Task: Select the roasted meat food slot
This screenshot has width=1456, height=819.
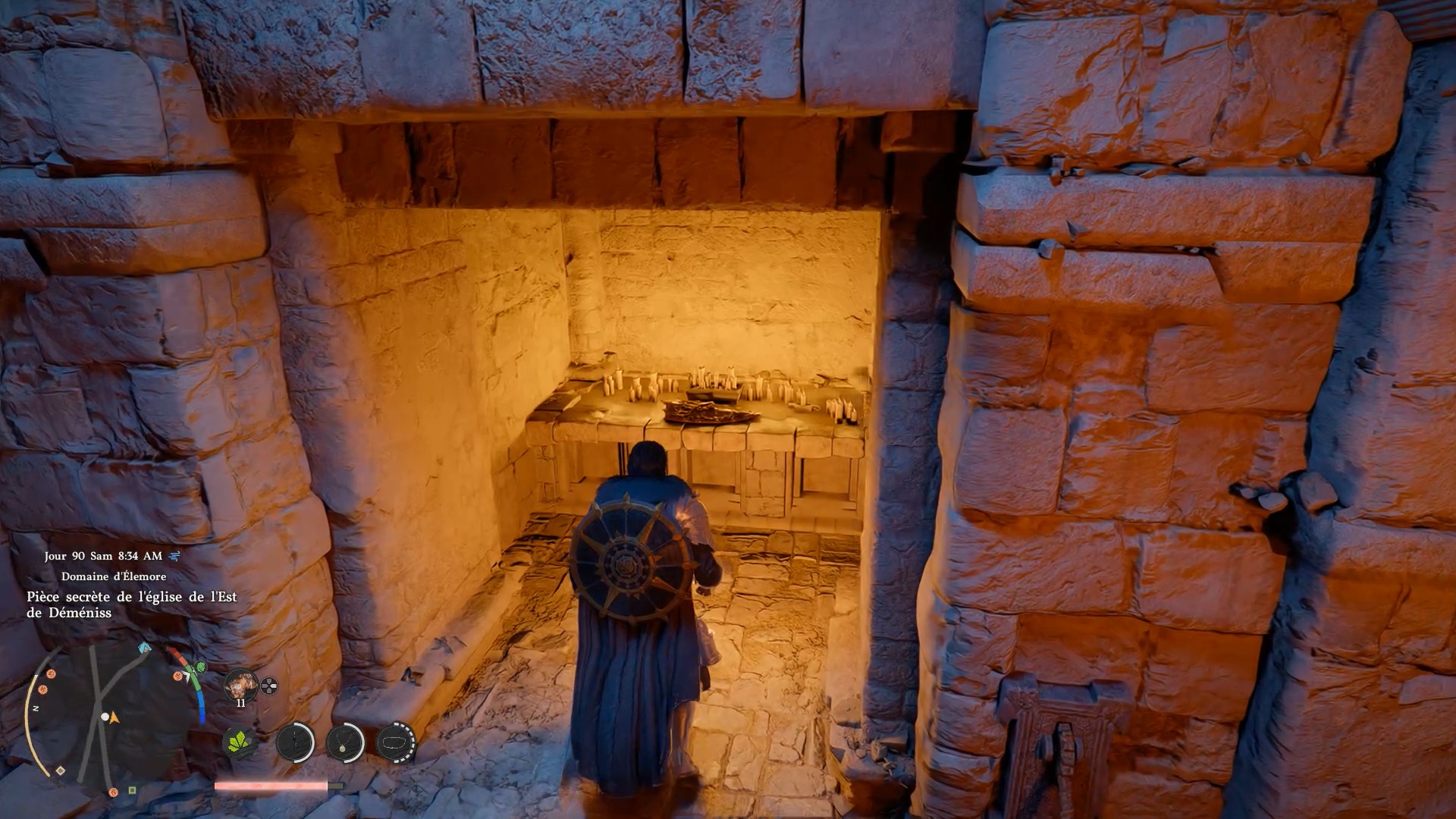Action: (241, 685)
